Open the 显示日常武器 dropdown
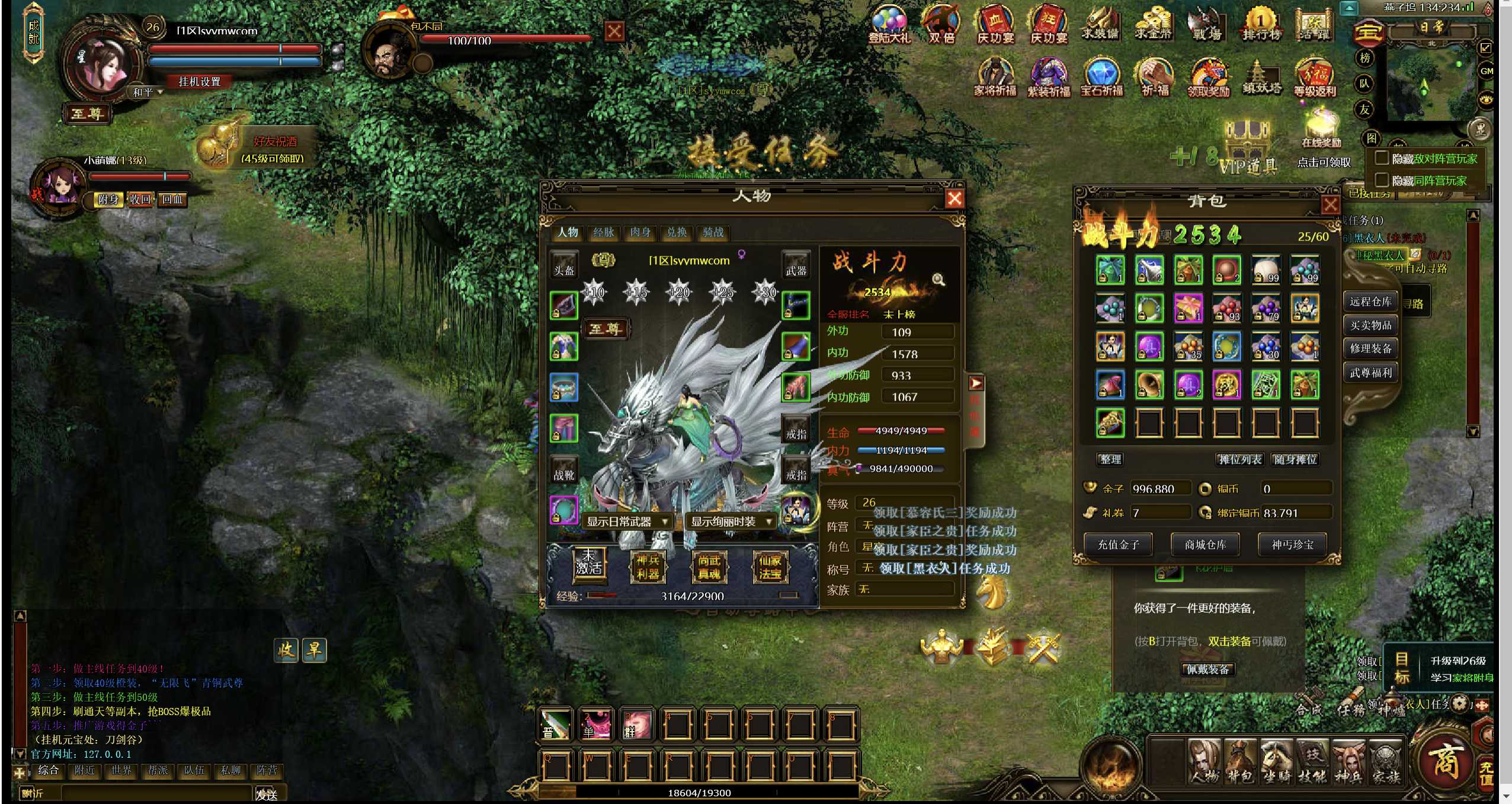Viewport: 1512px width, 804px height. 627,521
